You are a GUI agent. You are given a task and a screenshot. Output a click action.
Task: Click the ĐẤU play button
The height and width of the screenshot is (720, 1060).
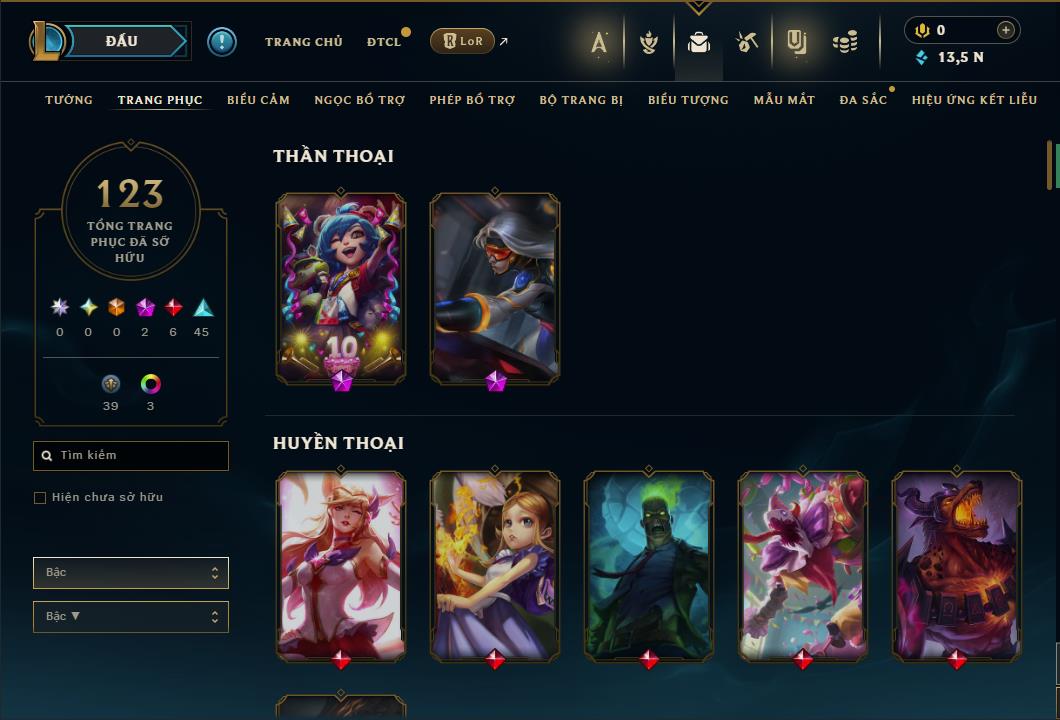121,41
